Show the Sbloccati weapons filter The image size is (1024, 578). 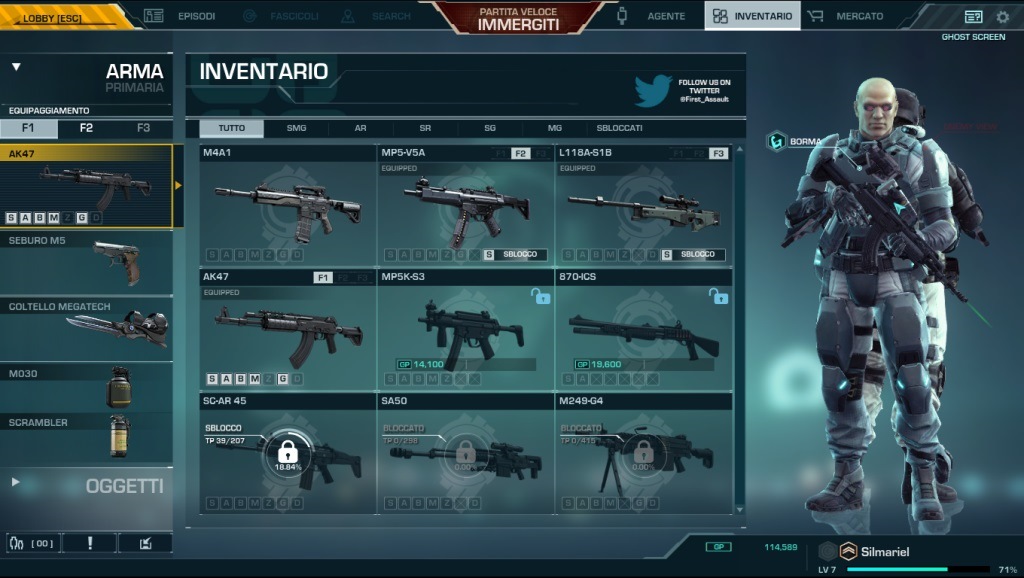point(620,128)
